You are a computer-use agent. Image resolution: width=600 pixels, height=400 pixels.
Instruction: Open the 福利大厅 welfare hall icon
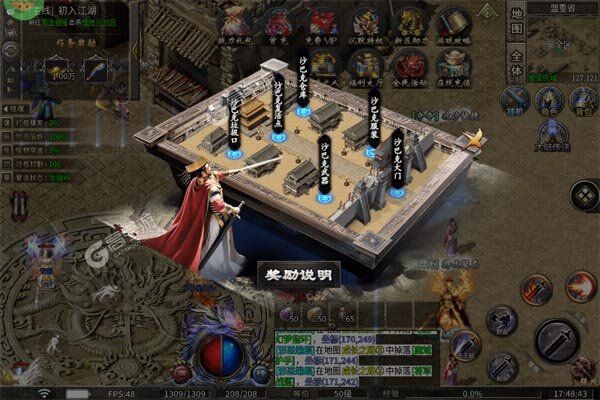tap(366, 63)
